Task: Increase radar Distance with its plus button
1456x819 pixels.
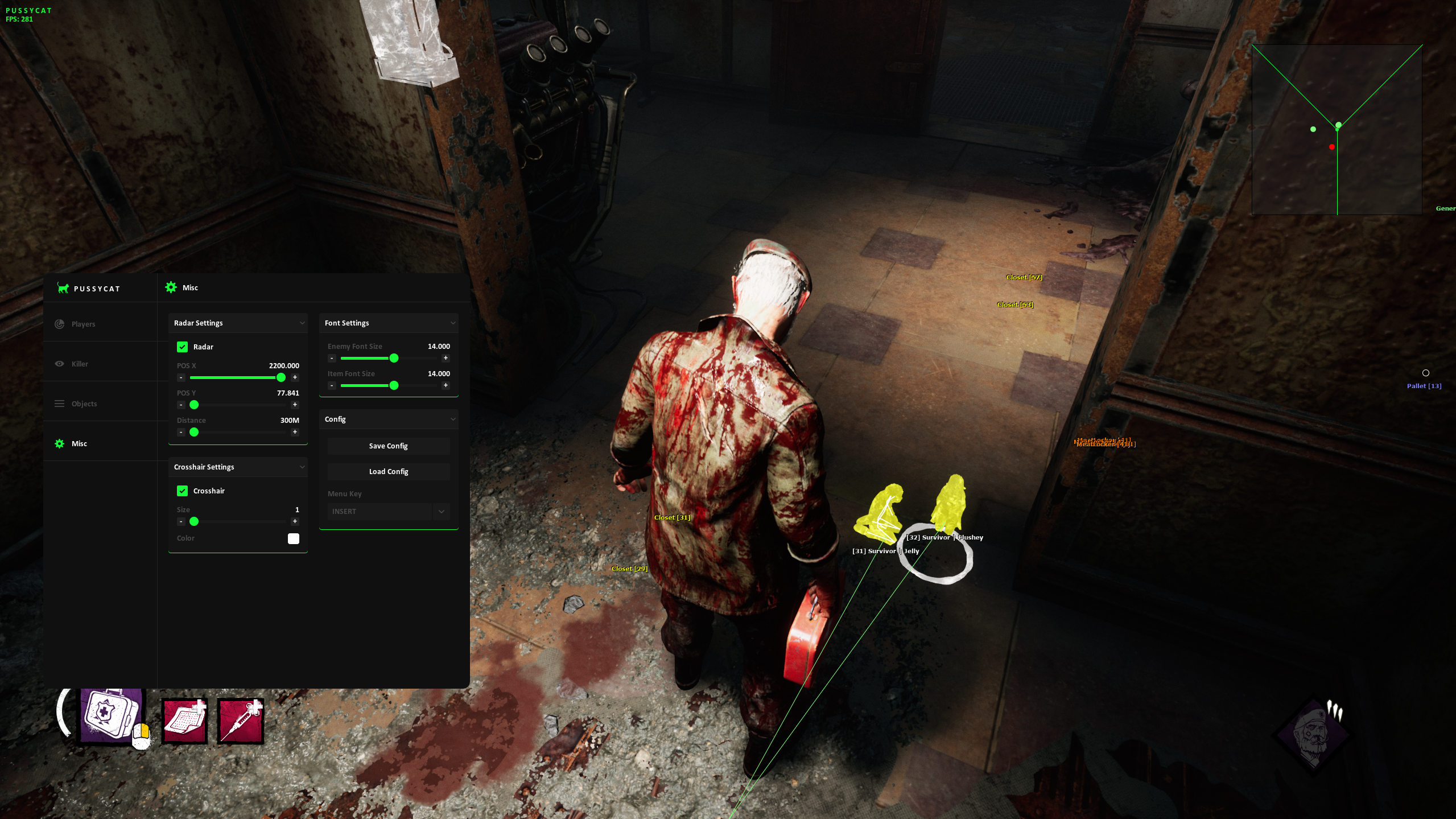Action: pyautogui.click(x=295, y=432)
